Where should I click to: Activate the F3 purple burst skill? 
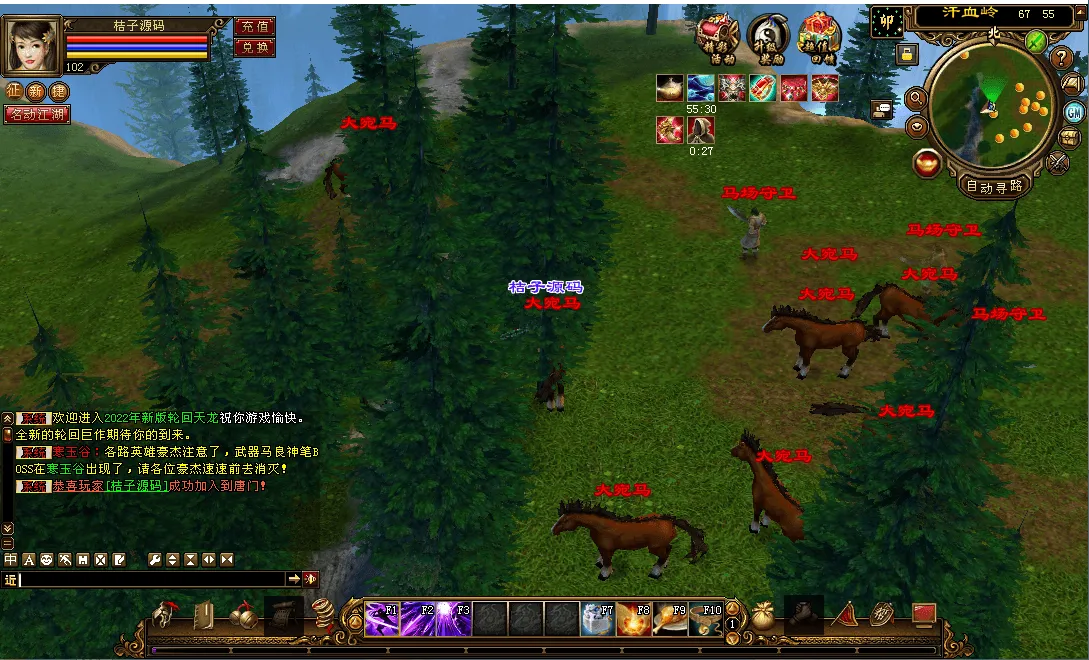(453, 620)
